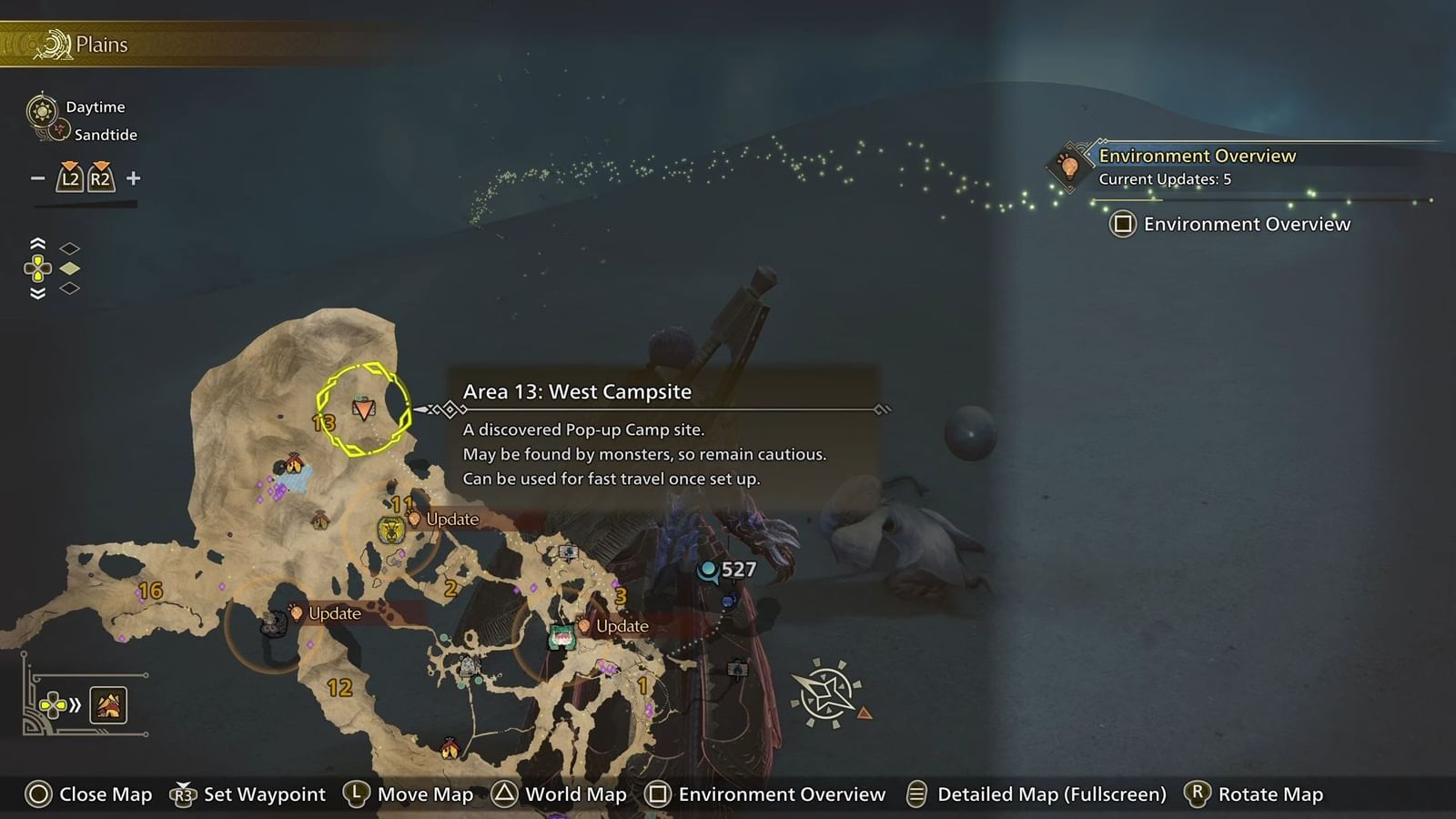Expand the upward double-chevron filter arrow
The width and height of the screenshot is (1456, 819).
(37, 244)
